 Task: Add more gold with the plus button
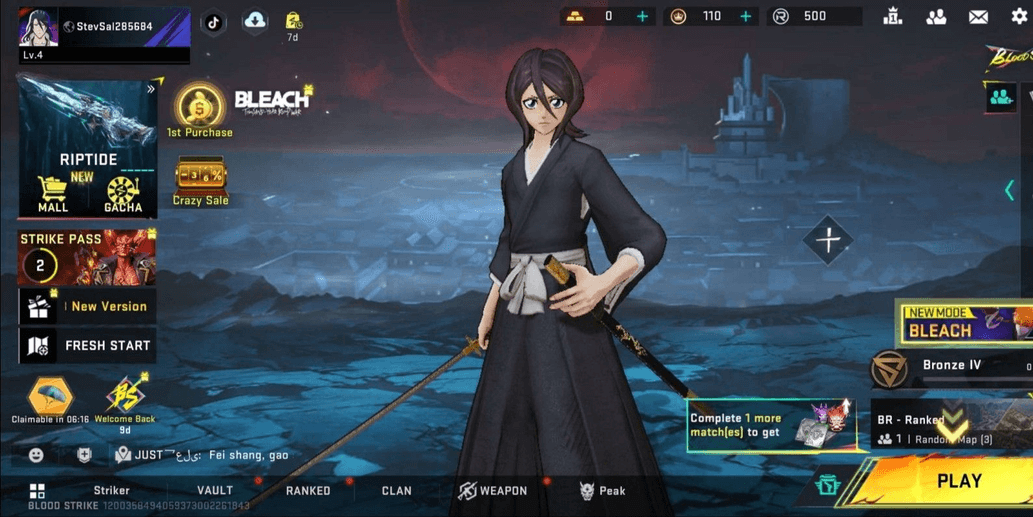point(642,17)
